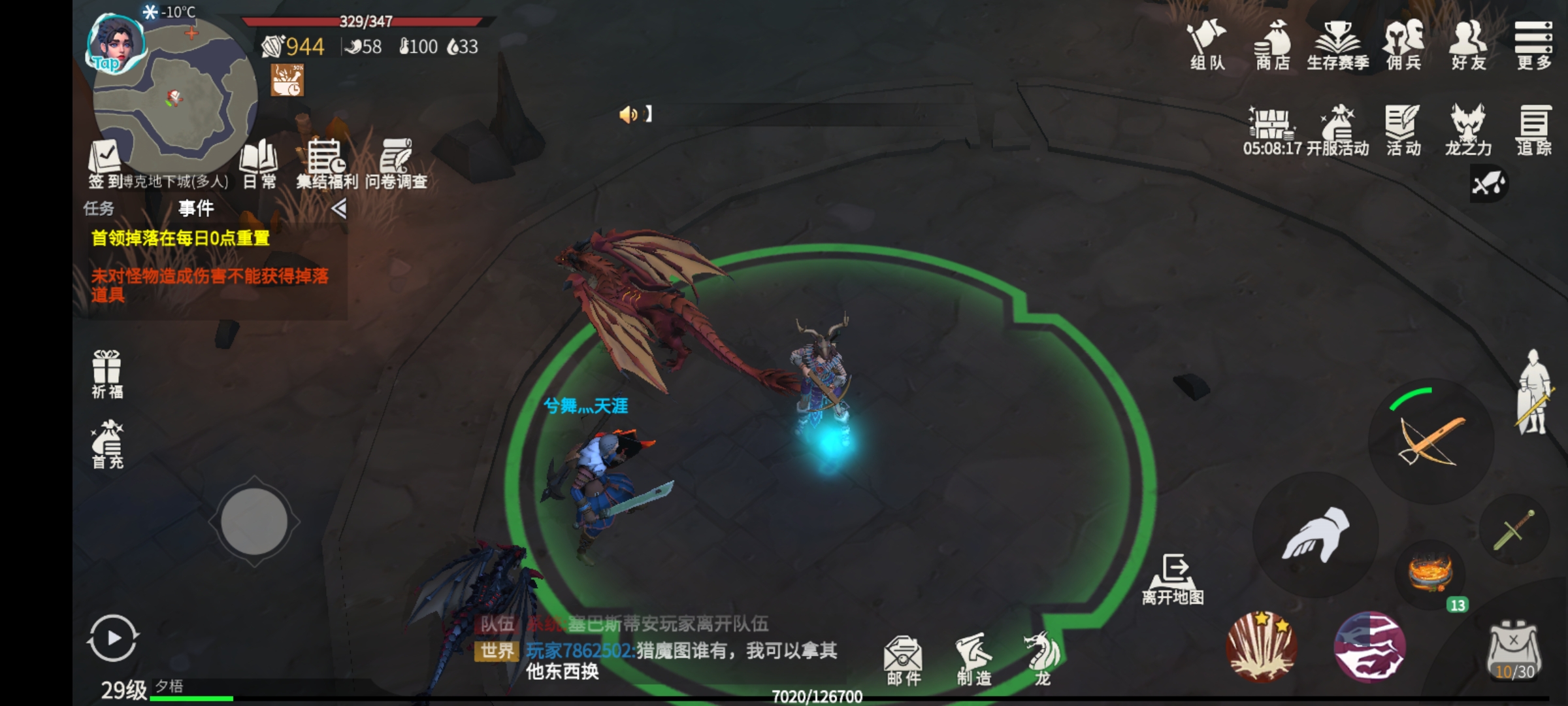Click the 签到 sign-in icon
The width and height of the screenshot is (1568, 706).
(105, 163)
